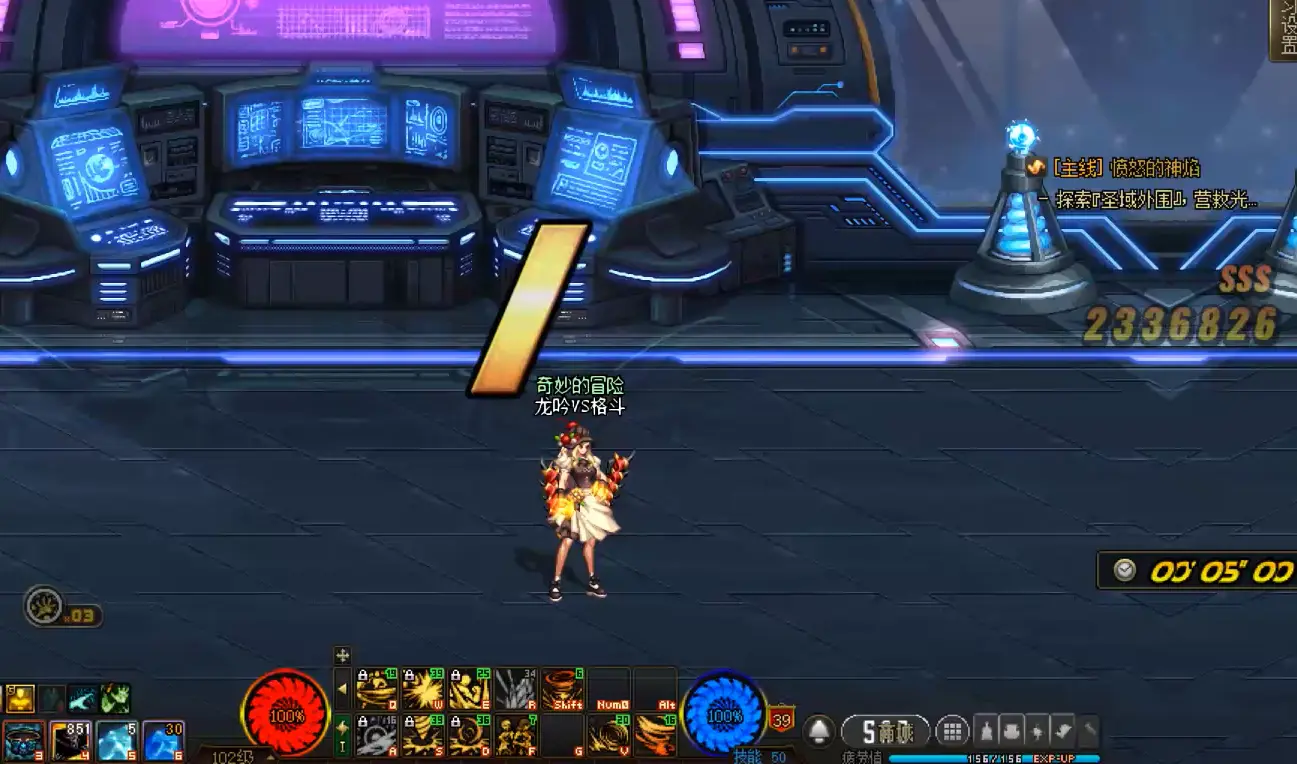Activate the skill bound to A
Screen dimensions: 1297x764
point(376,736)
